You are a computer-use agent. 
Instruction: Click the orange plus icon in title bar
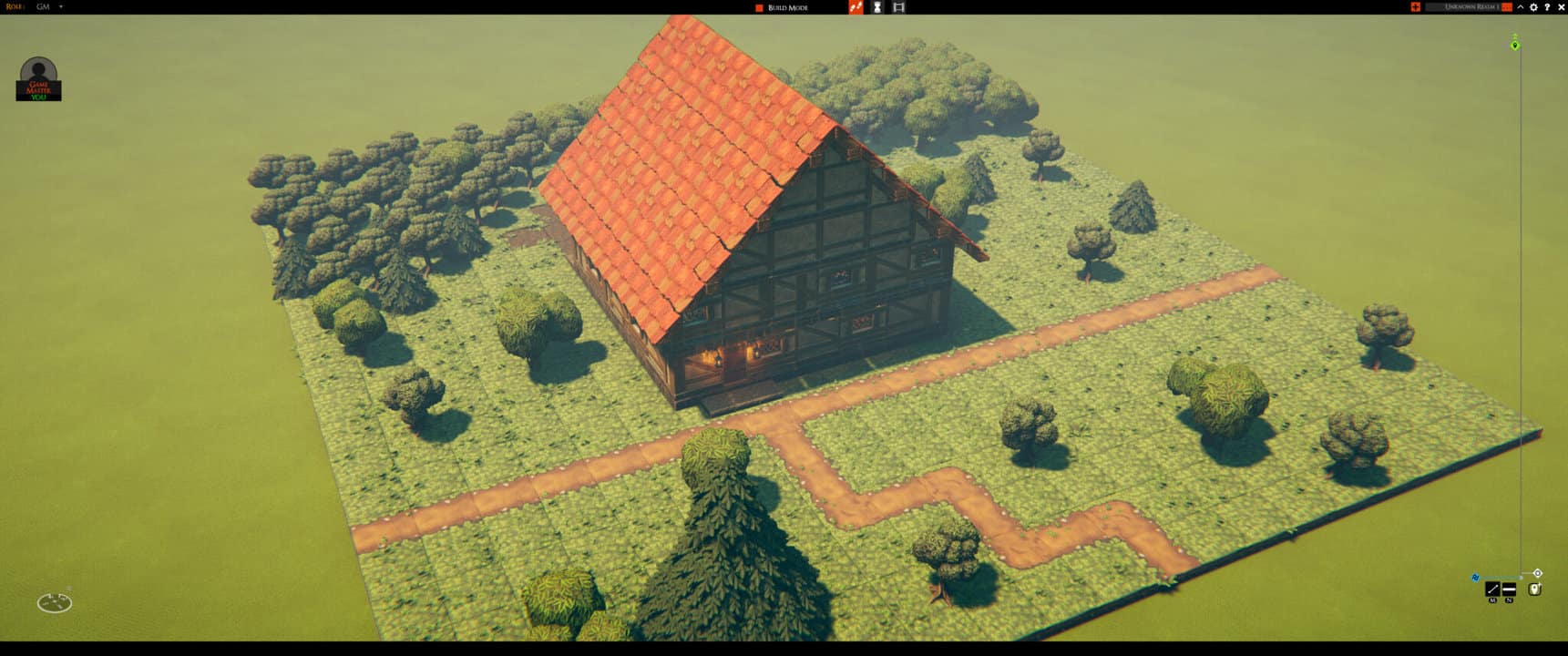(x=1417, y=6)
